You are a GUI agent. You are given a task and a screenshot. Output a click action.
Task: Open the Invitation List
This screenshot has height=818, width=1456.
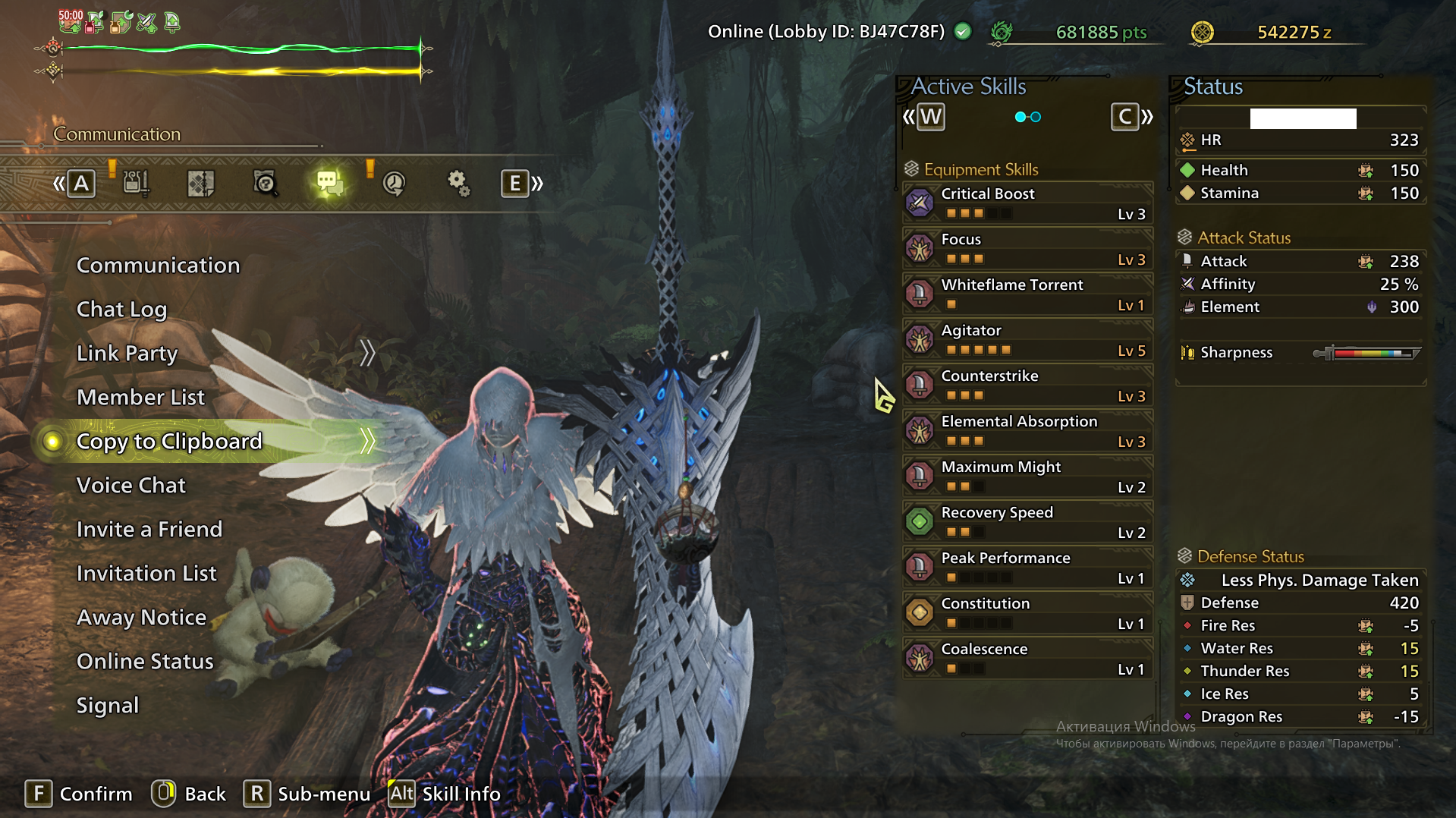[146, 574]
